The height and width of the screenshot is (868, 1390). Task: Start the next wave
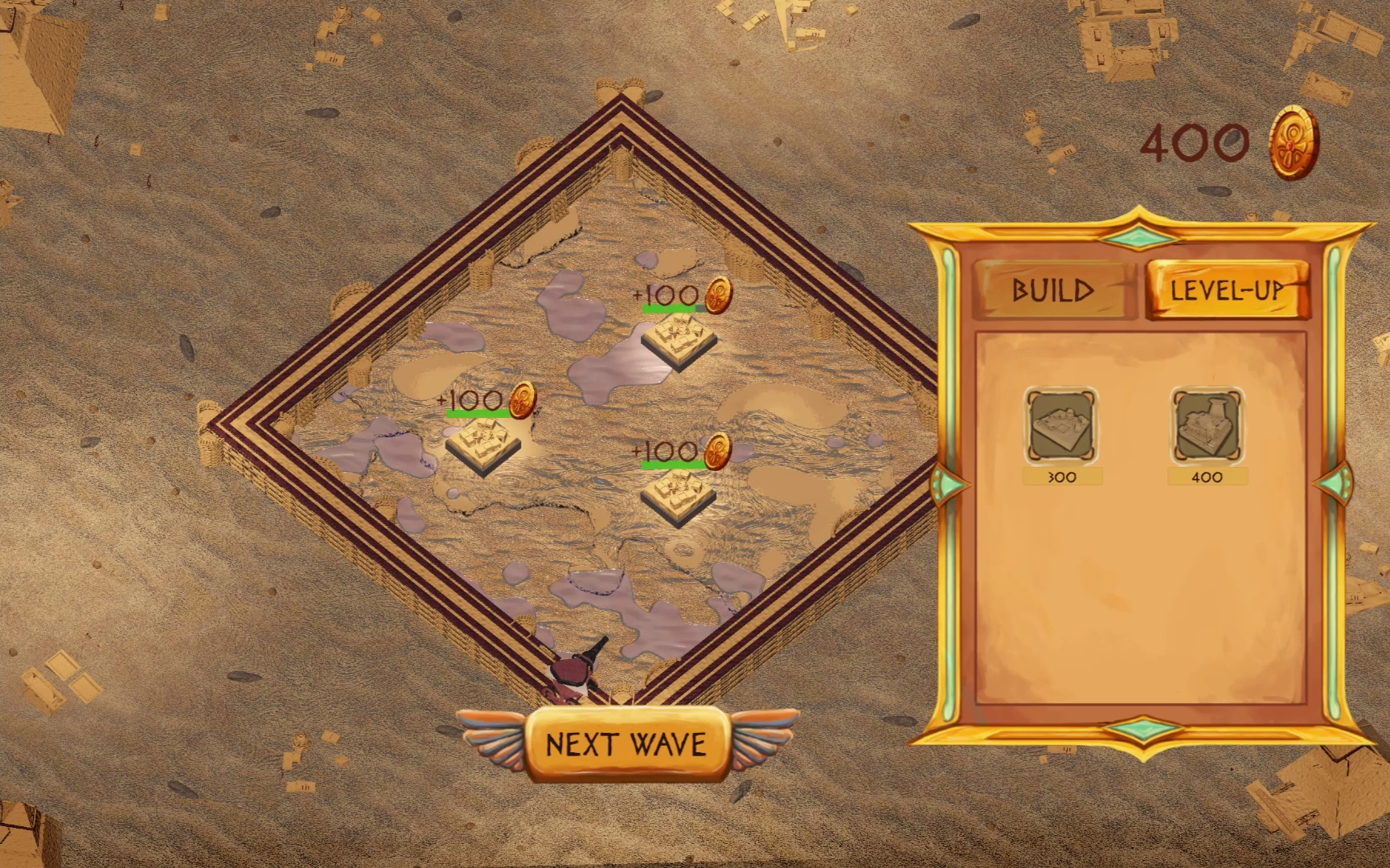(x=627, y=744)
